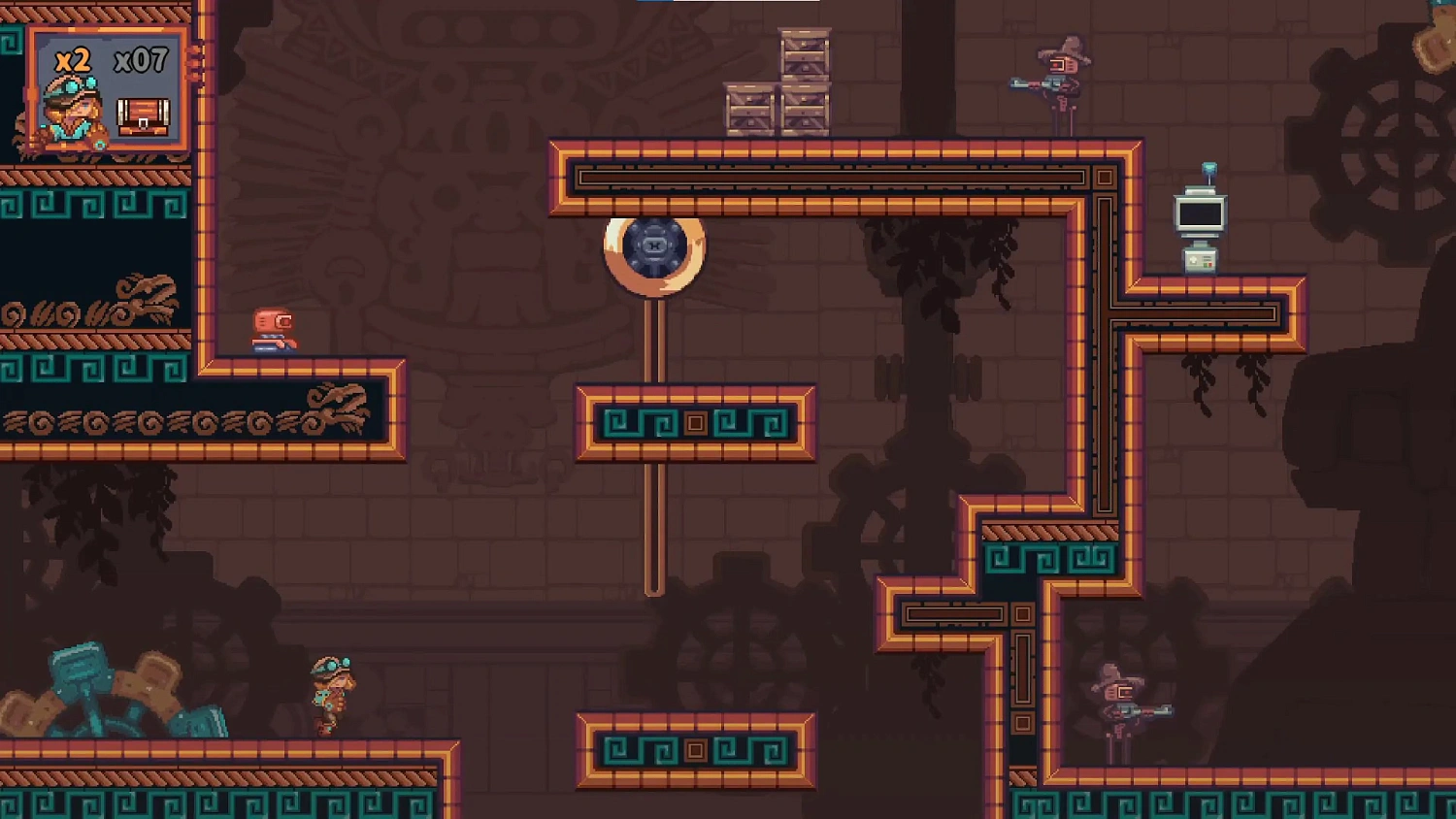Click the teal glyph panel on the middle platform
Screen dimensions: 1456x819
[694, 422]
